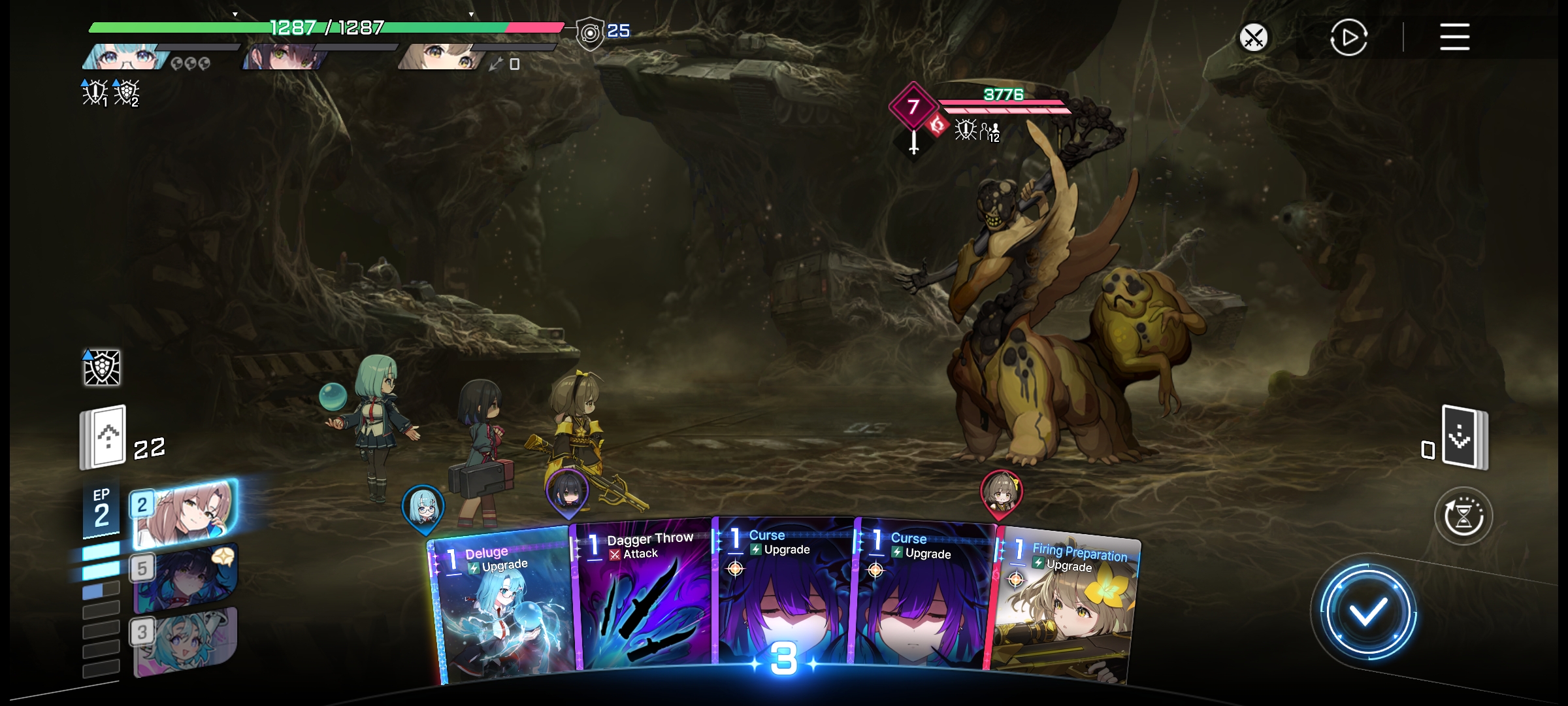View the discard pile
1568x706 pixels.
(1464, 437)
